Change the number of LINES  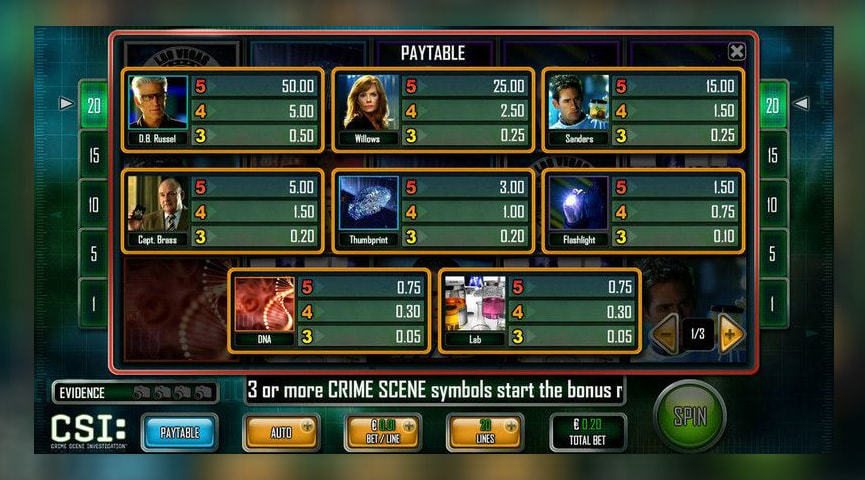click(x=485, y=432)
